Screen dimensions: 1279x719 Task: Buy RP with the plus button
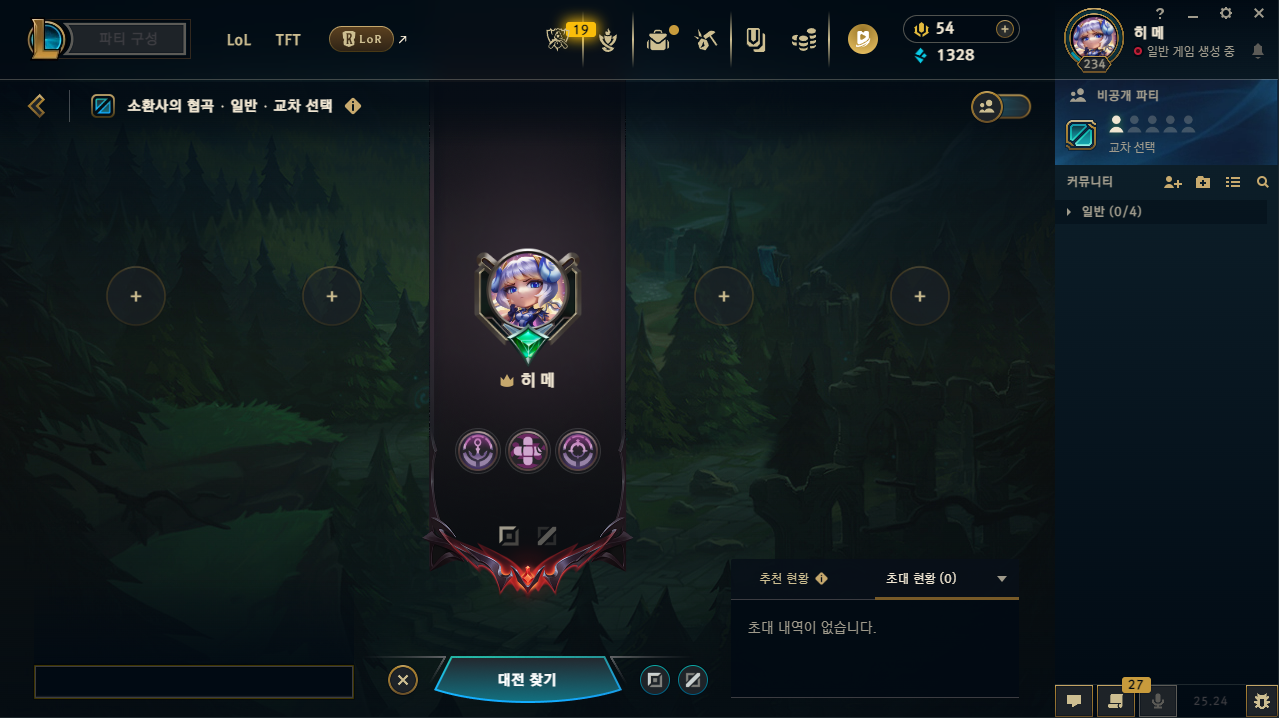(x=1004, y=29)
